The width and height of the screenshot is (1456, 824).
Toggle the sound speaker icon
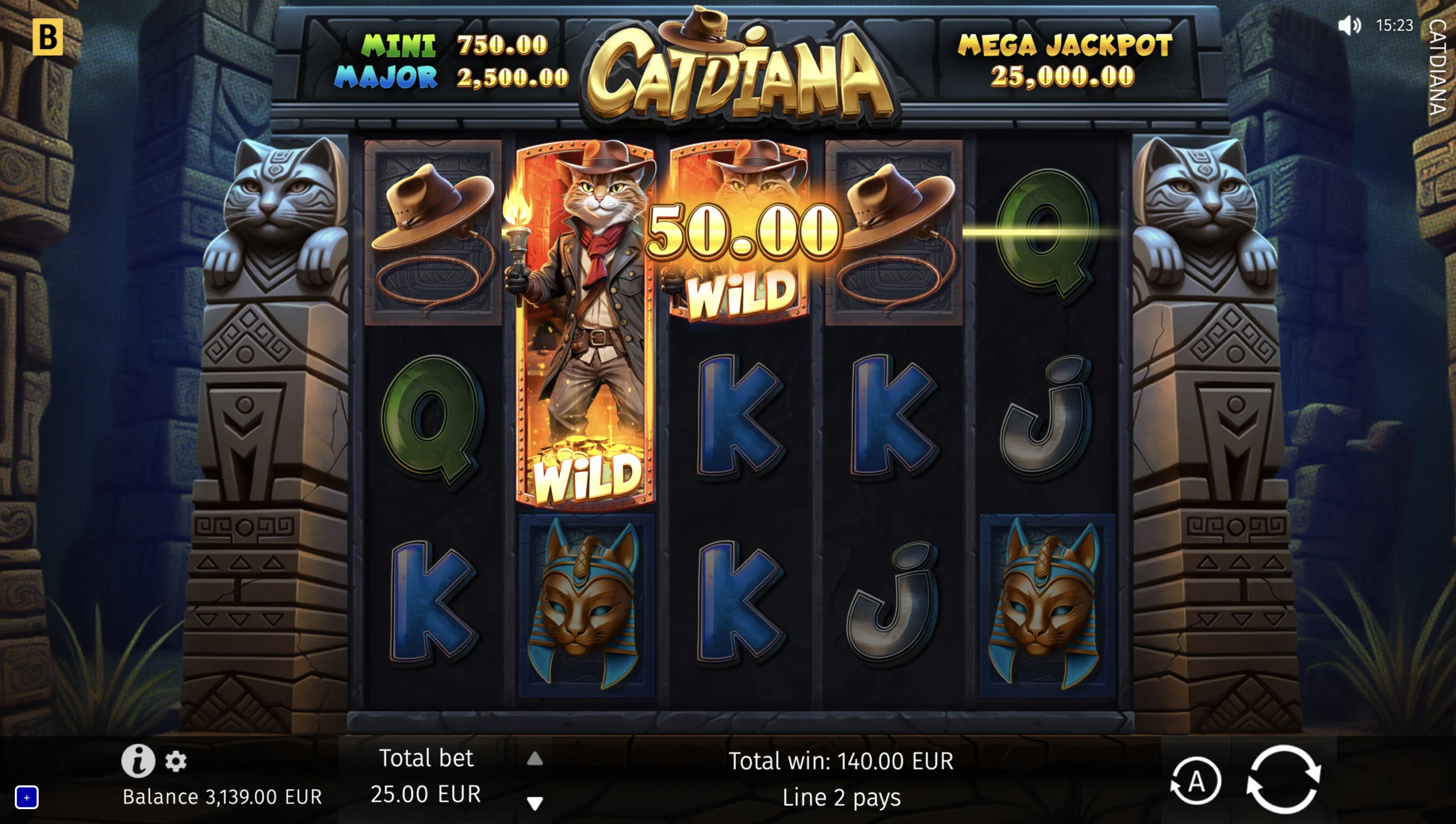pyautogui.click(x=1349, y=26)
